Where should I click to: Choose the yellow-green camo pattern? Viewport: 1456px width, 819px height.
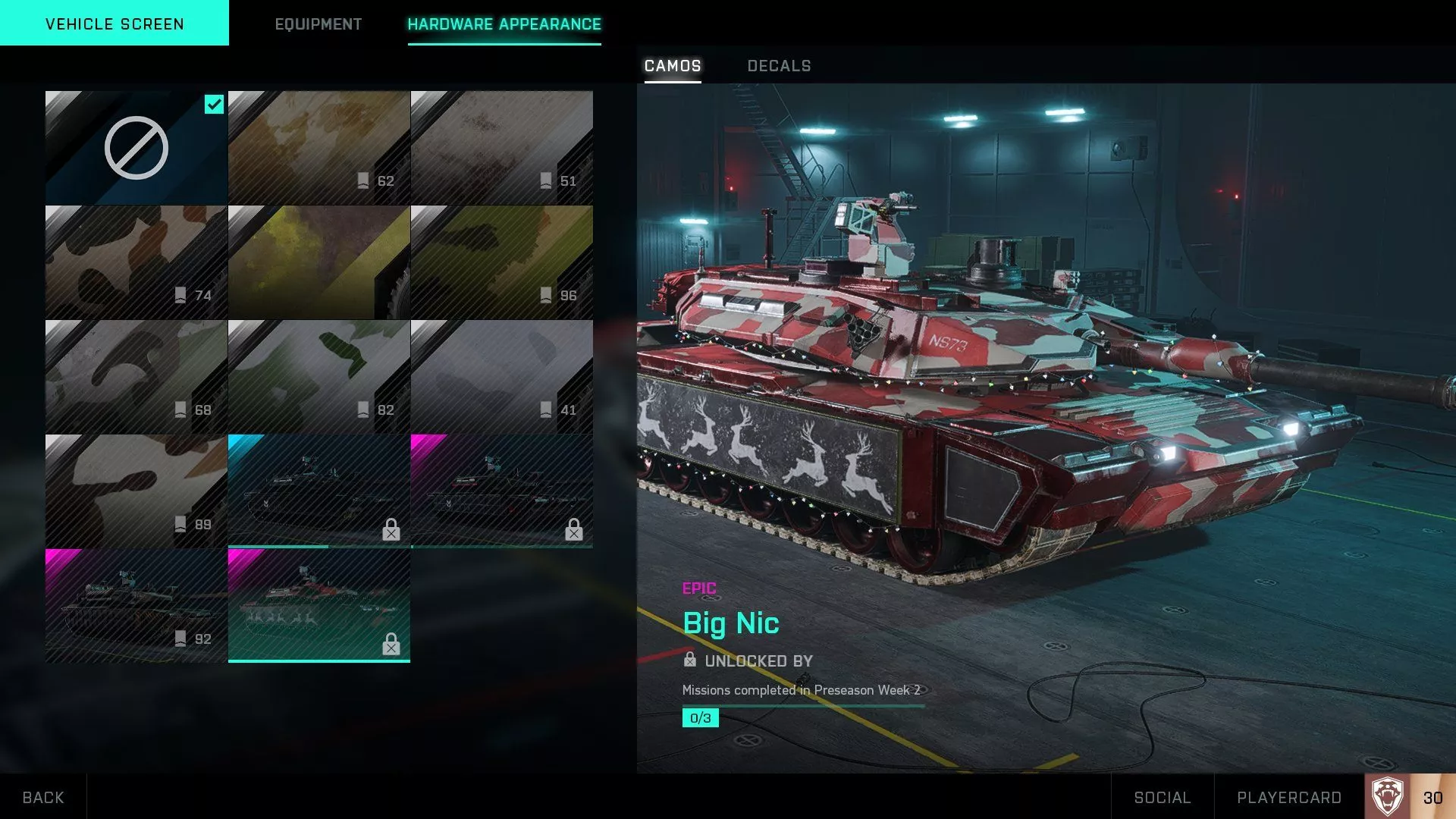click(318, 262)
